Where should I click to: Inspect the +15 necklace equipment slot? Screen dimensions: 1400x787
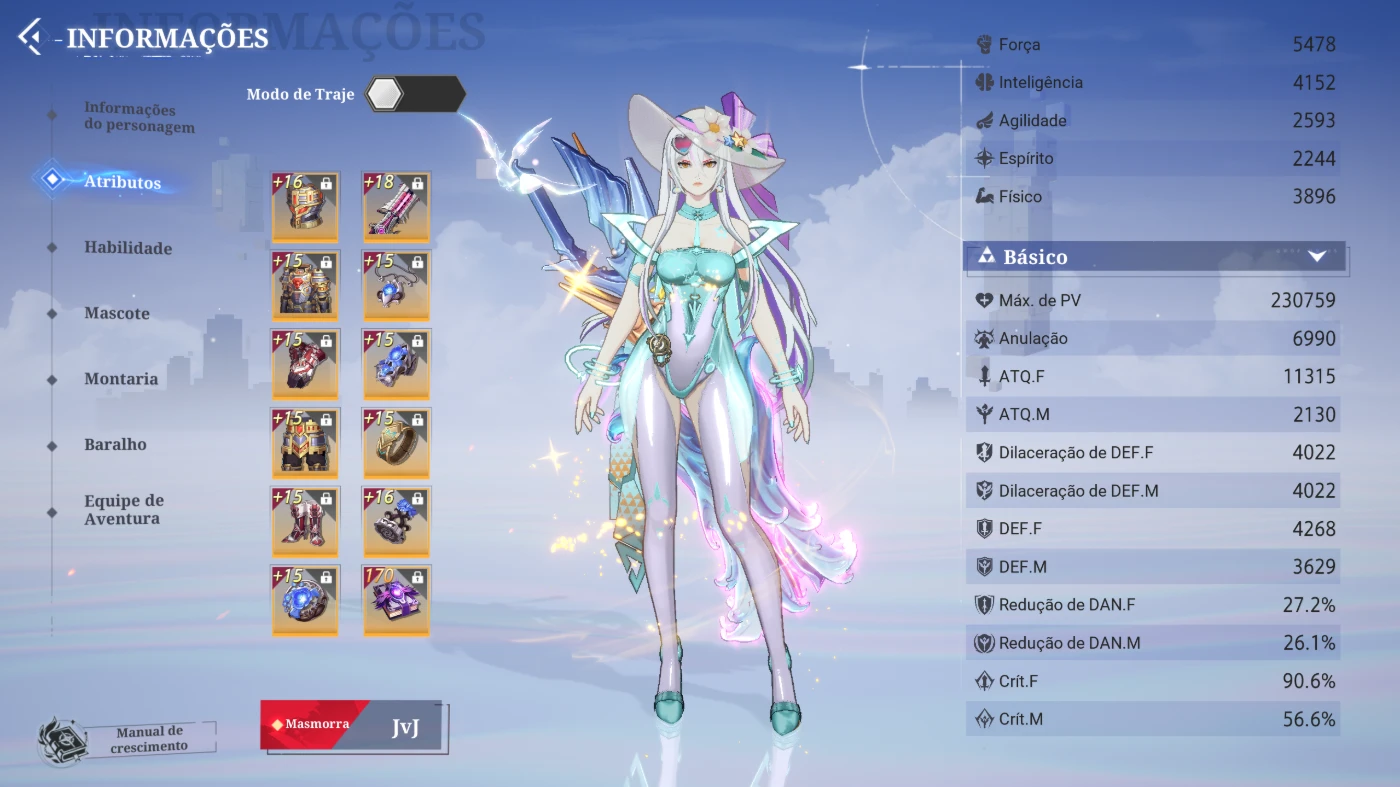396,285
